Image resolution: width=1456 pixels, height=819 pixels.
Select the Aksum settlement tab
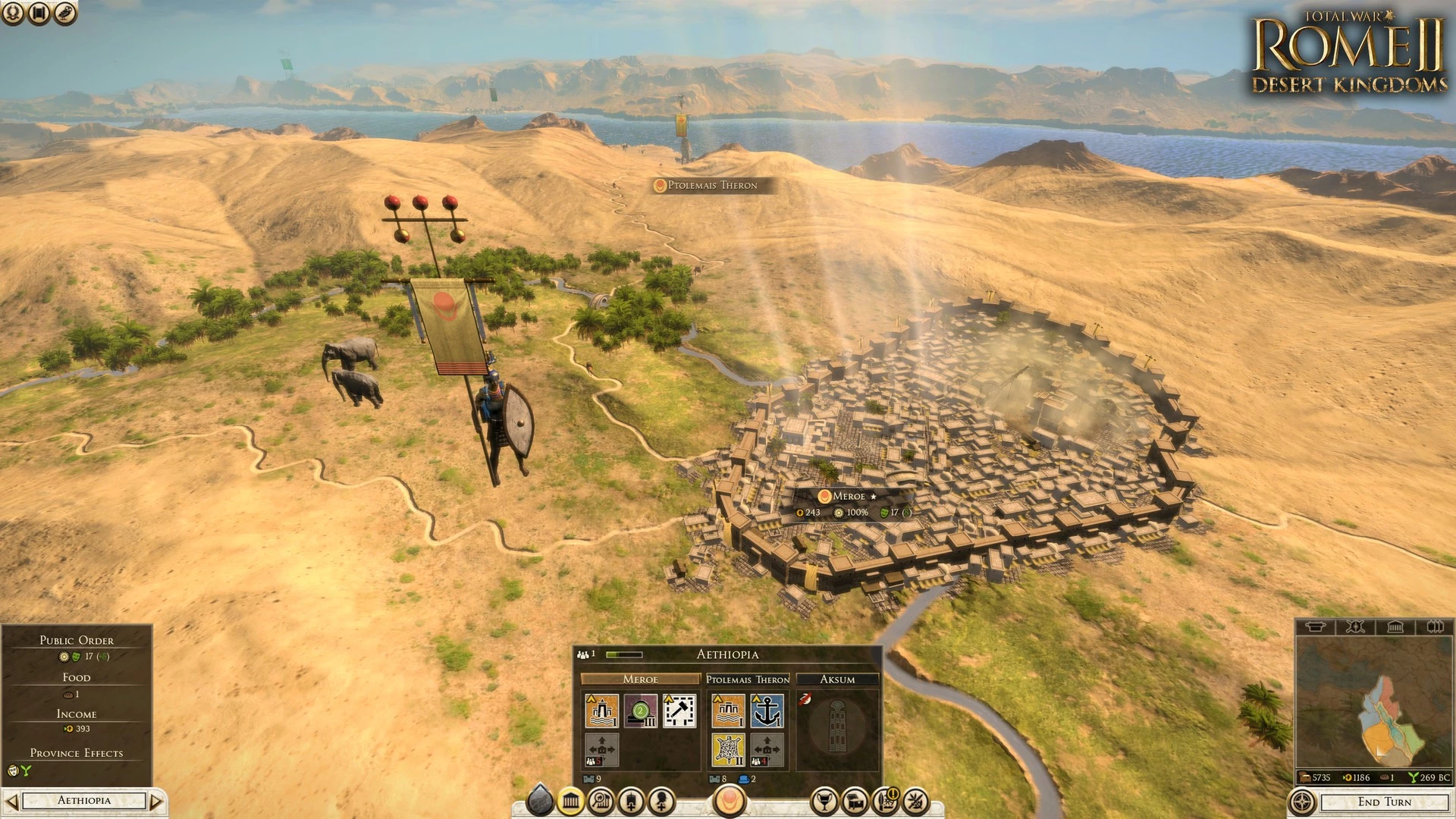pos(837,679)
